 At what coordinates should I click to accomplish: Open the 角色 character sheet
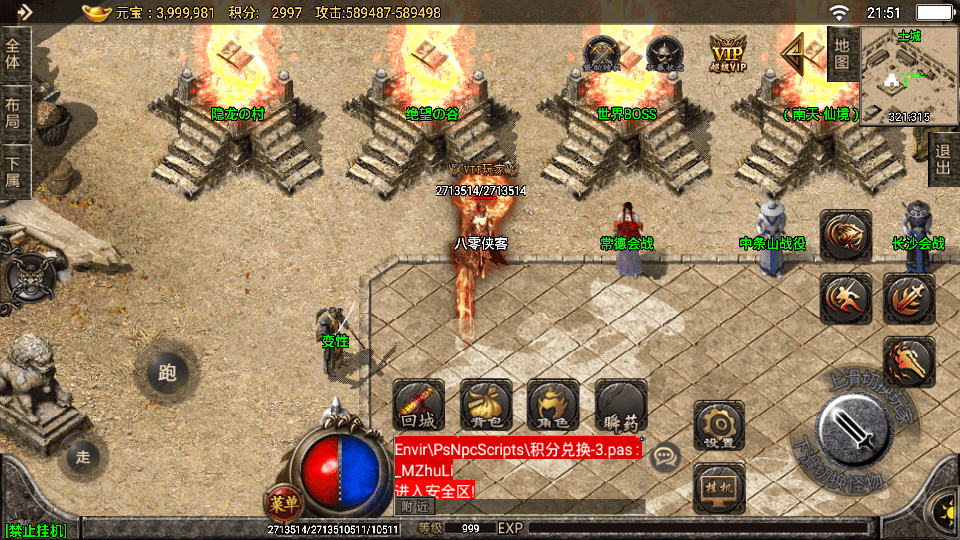click(x=553, y=404)
